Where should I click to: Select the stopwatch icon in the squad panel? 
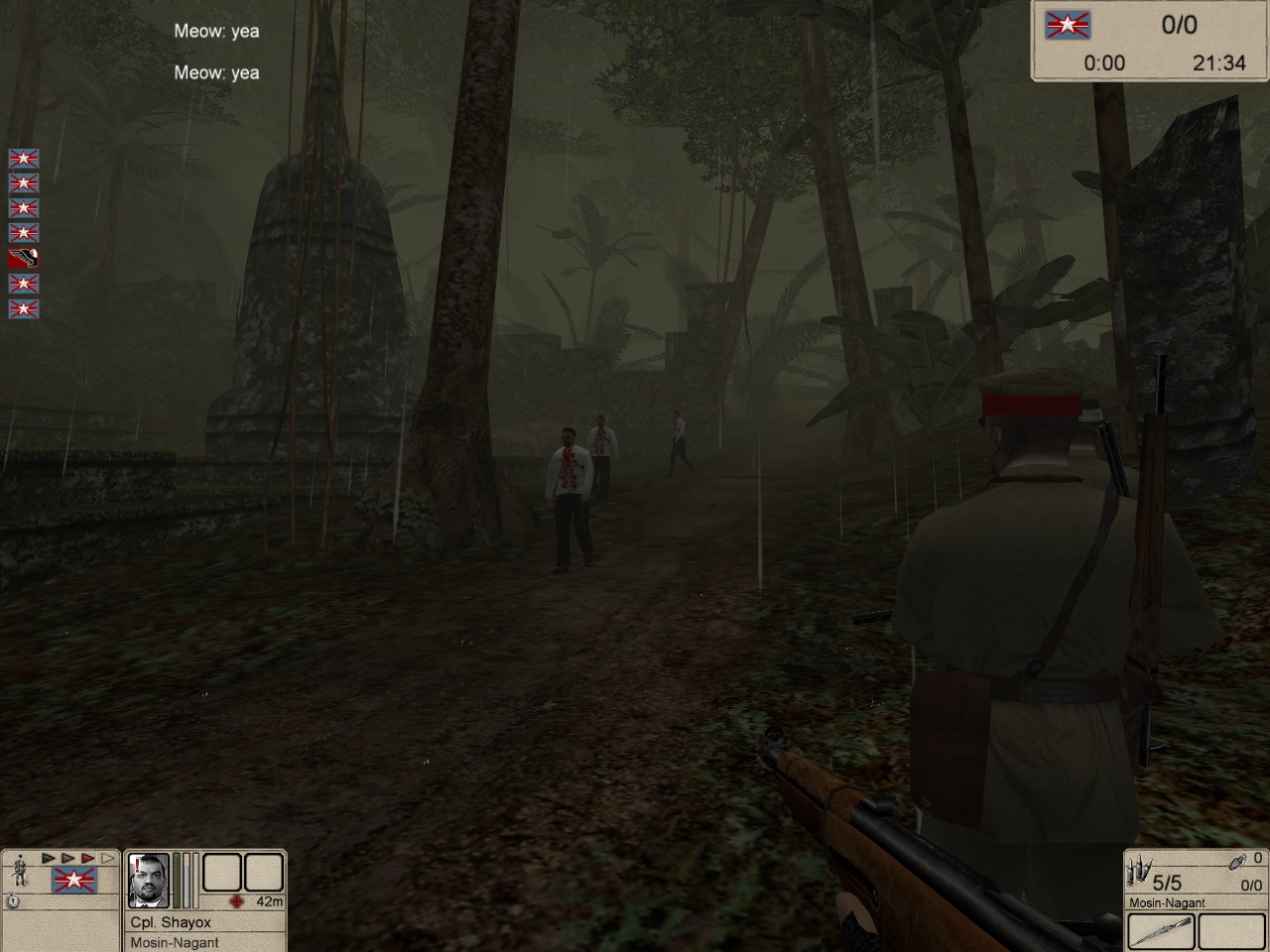13,900
